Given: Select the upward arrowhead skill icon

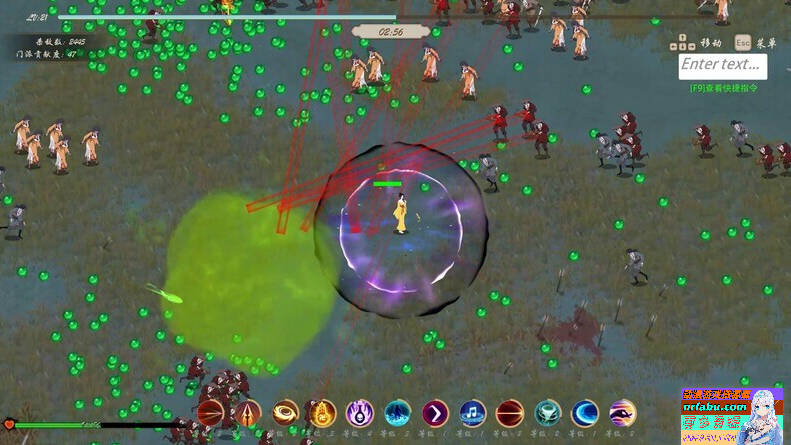Looking at the screenshot, I should tap(248, 412).
